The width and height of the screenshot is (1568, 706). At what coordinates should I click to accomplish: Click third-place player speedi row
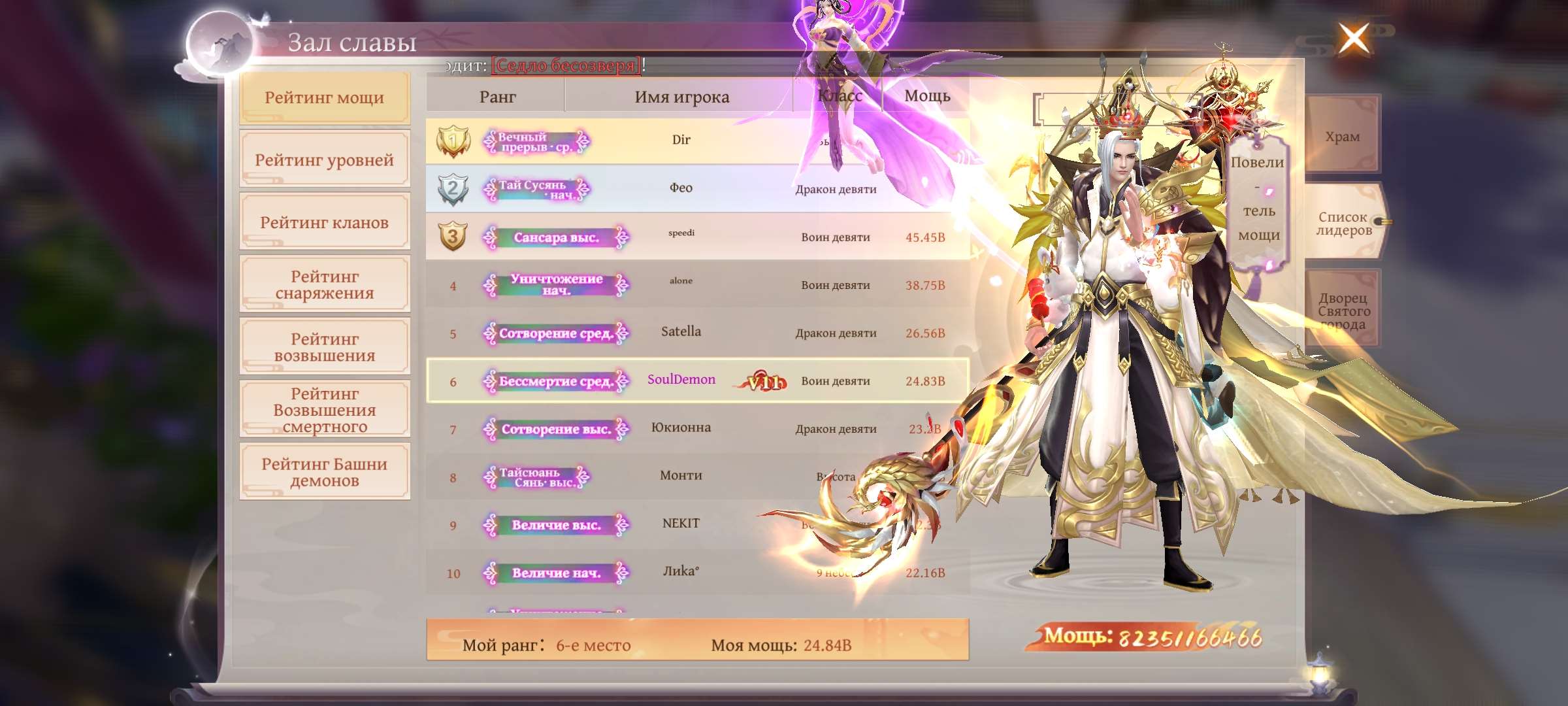pos(681,236)
